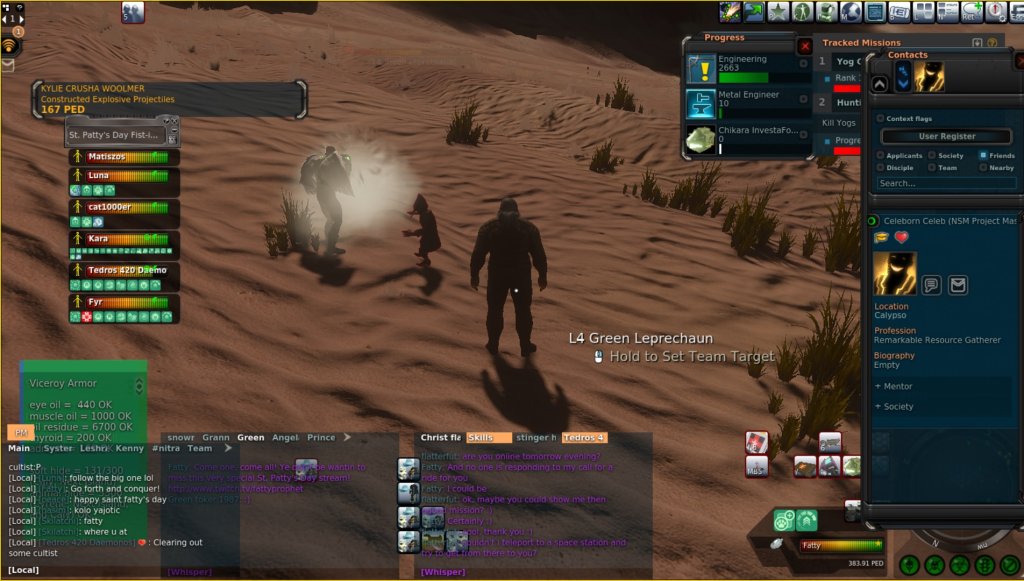This screenshot has height=581, width=1024.
Task: Switch to the #nitra chat channel tab
Action: [x=166, y=449]
